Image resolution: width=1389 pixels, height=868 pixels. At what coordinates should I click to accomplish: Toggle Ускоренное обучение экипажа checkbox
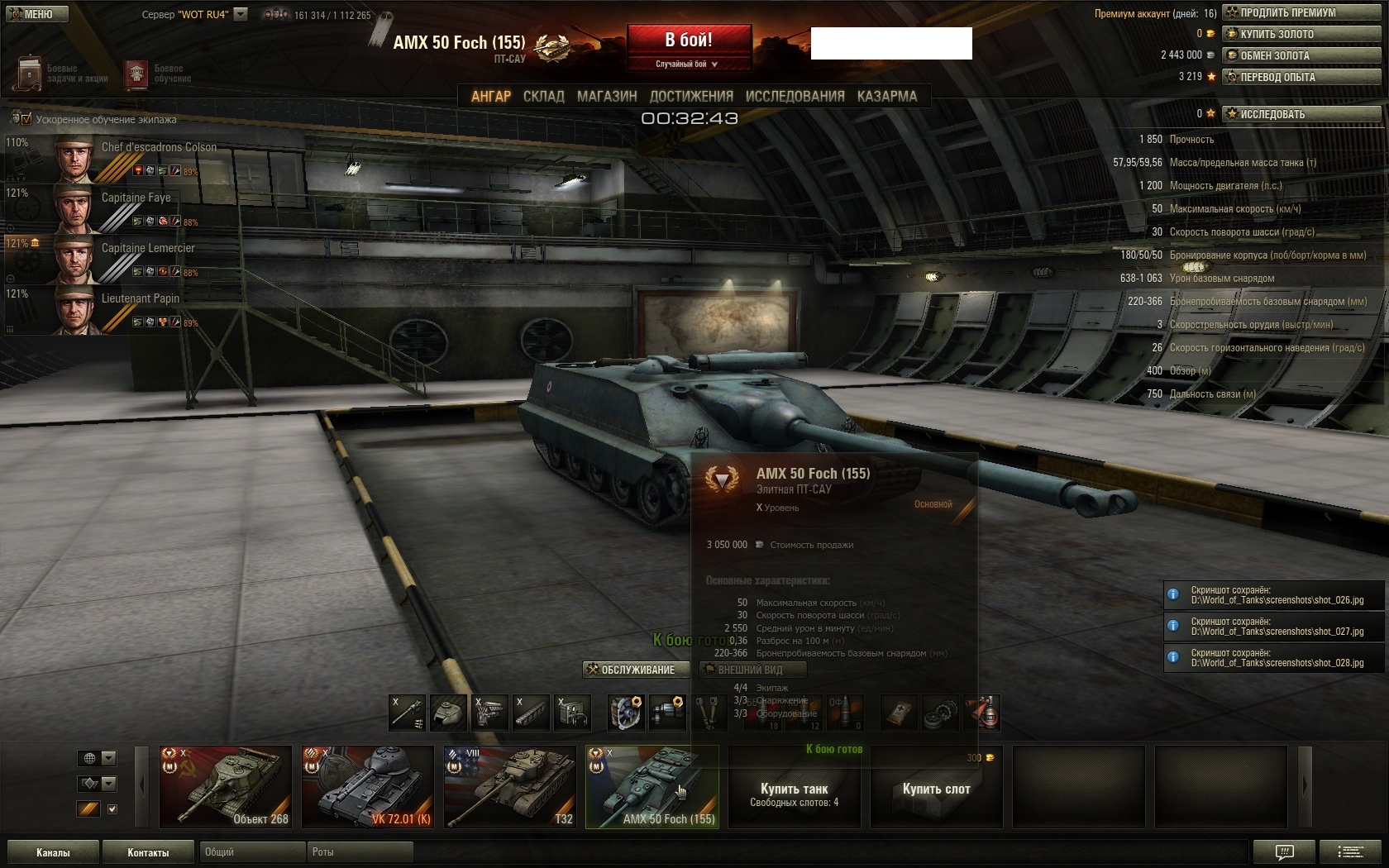(26, 119)
